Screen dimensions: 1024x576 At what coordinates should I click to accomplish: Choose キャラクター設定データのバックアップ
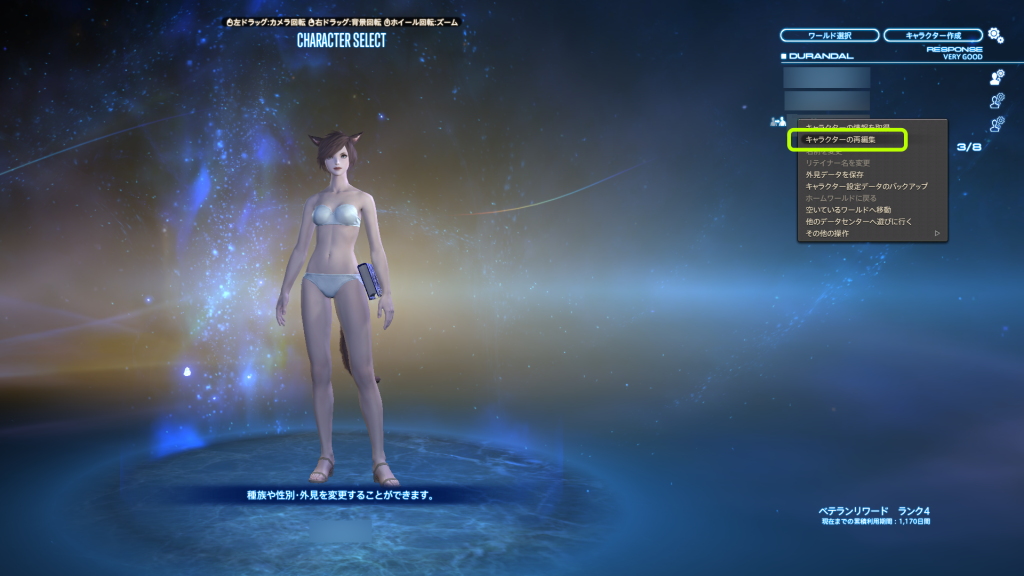[x=866, y=186]
